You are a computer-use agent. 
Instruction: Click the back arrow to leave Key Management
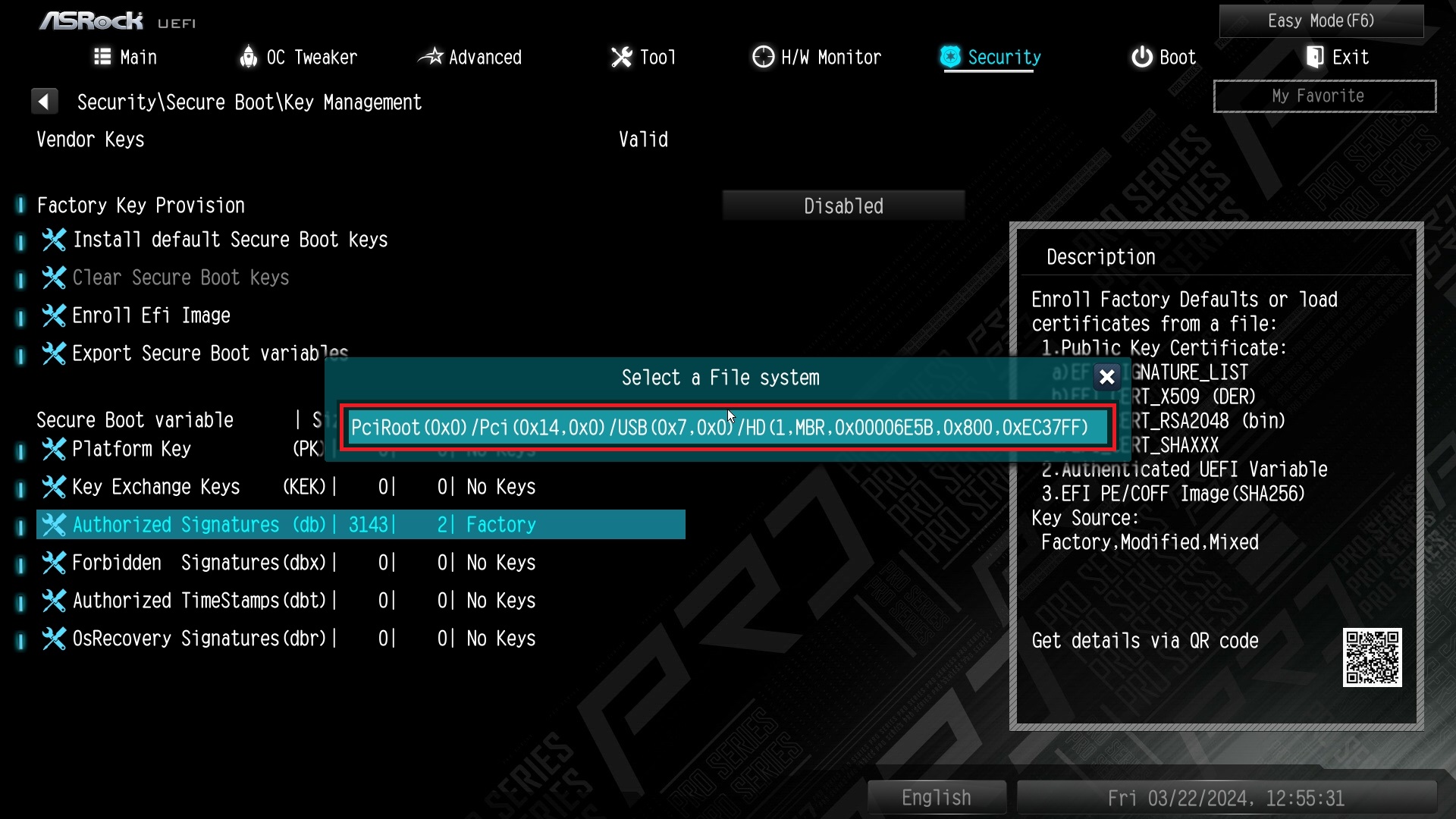(45, 101)
